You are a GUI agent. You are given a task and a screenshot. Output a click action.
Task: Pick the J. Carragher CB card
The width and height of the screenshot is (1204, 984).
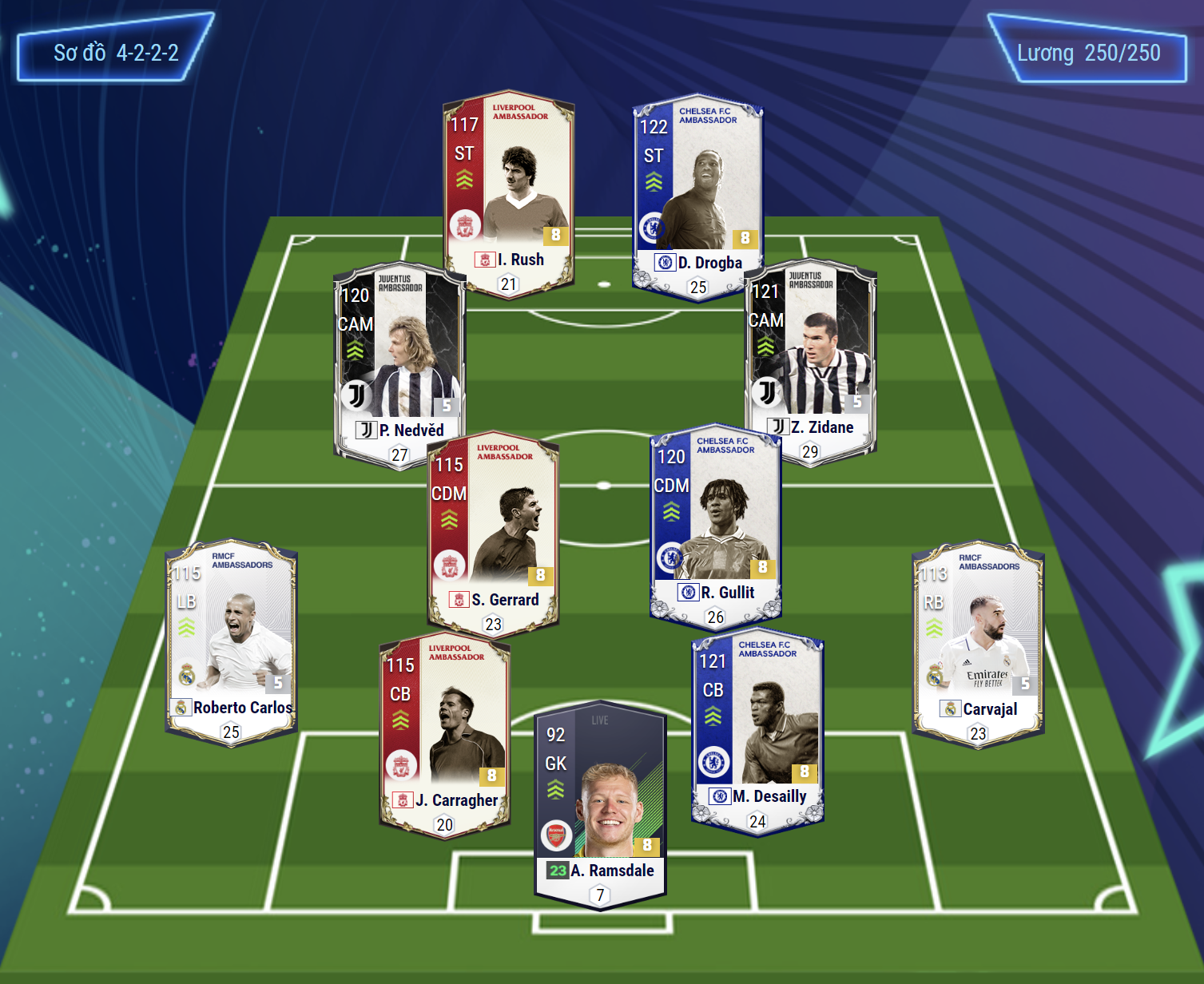pyautogui.click(x=444, y=735)
